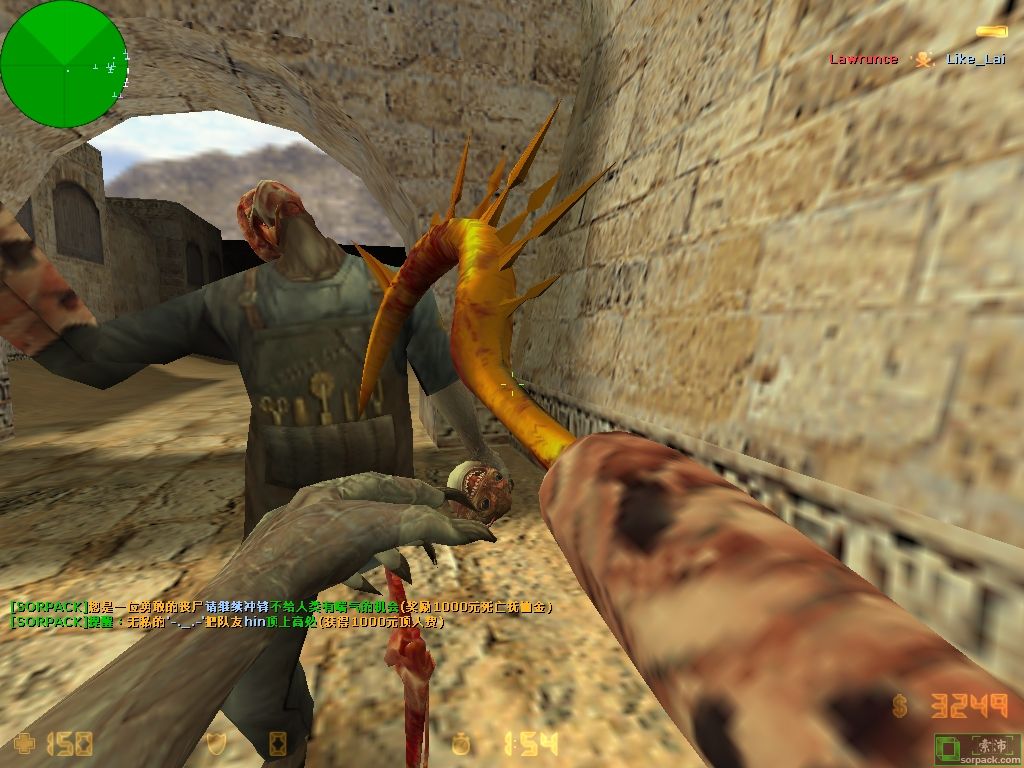Open the sorpack.com watermark logo

(x=977, y=749)
